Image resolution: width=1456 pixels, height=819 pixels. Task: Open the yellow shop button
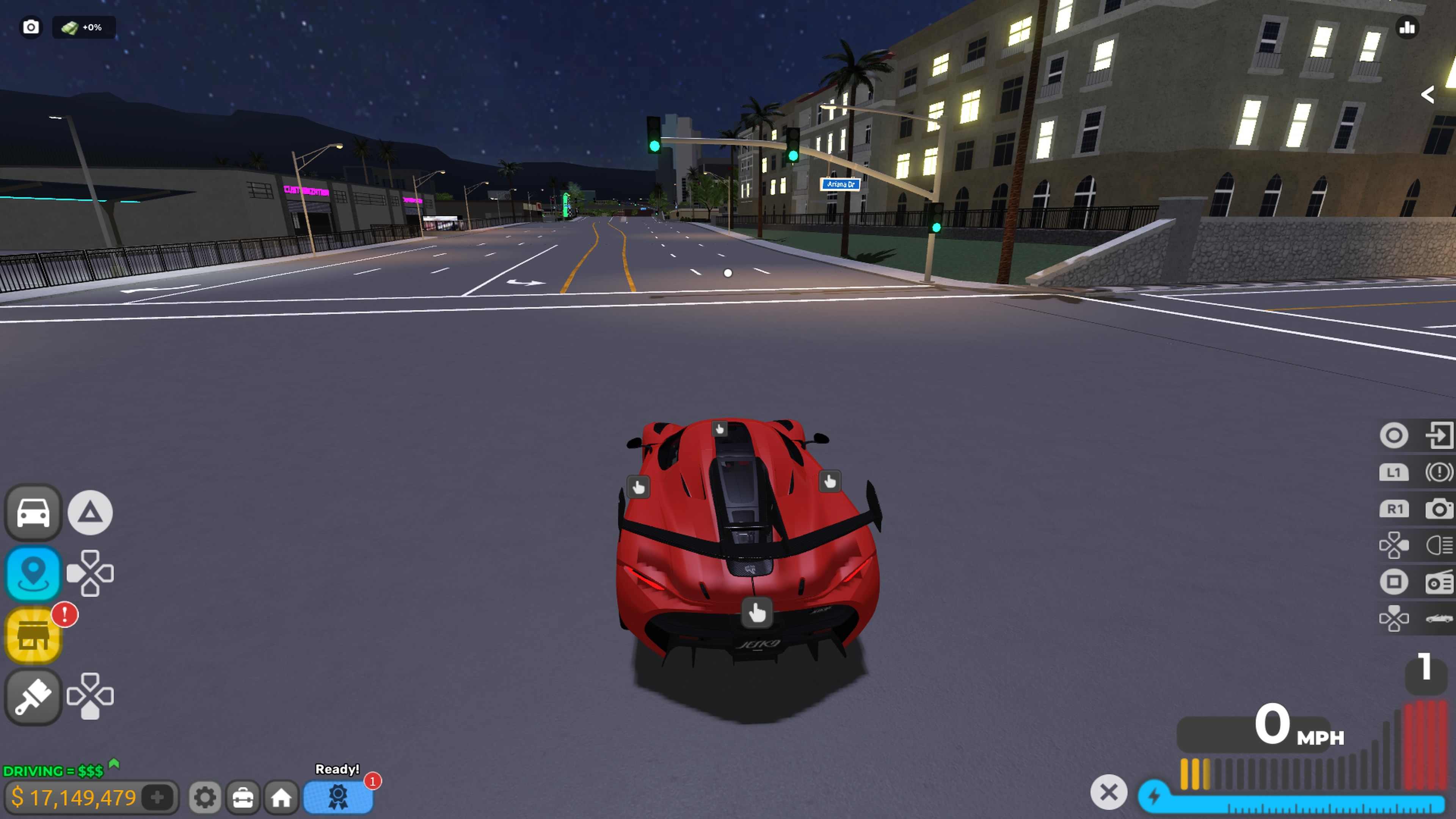pyautogui.click(x=33, y=635)
